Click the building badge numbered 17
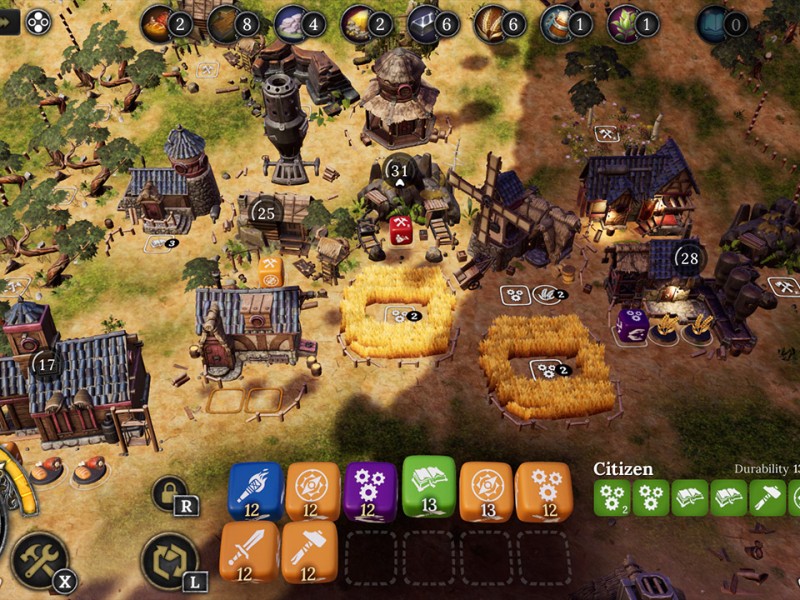The height and width of the screenshot is (600, 800). (46, 364)
